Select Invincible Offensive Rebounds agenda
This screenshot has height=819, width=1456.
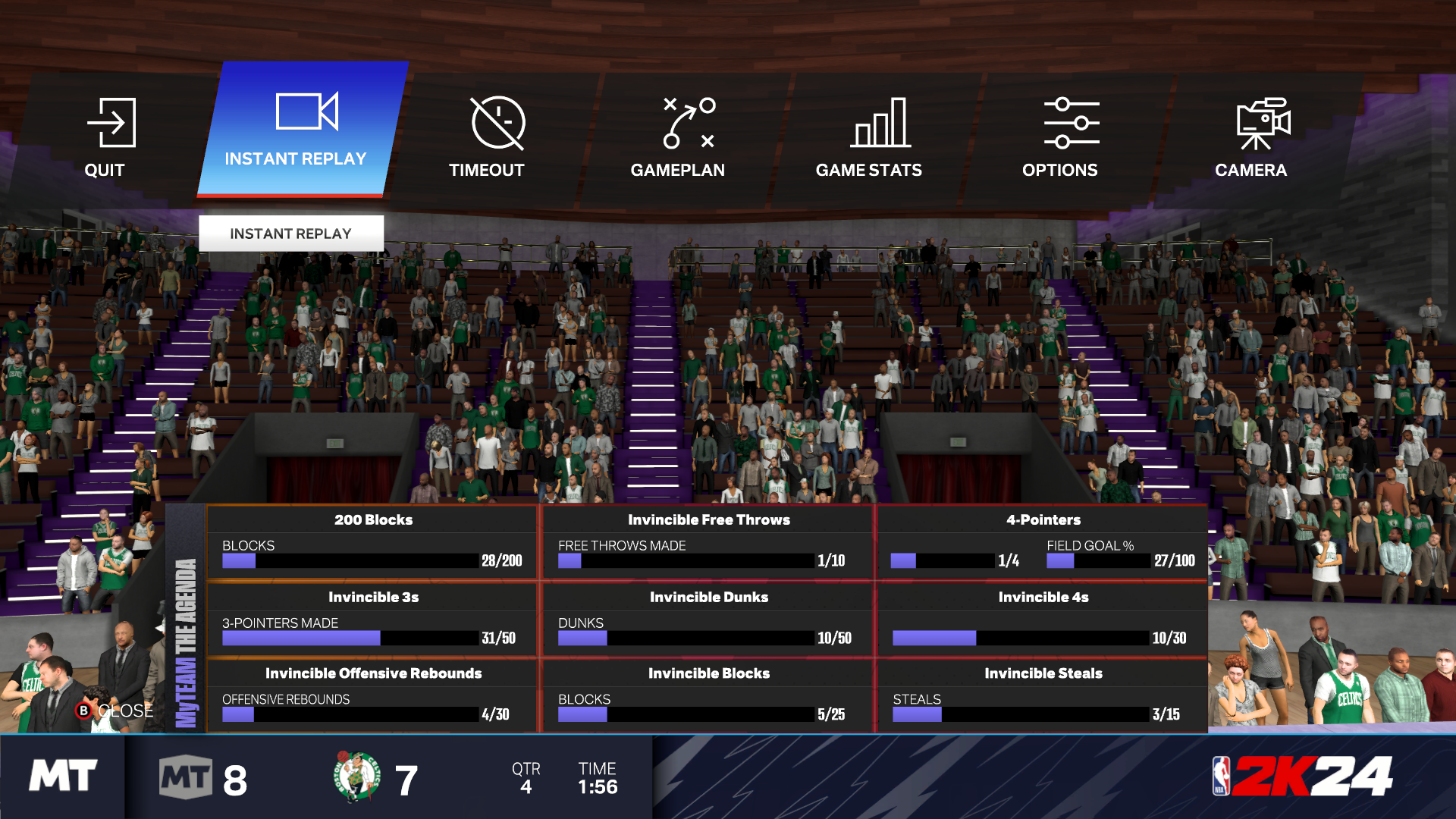click(x=372, y=696)
